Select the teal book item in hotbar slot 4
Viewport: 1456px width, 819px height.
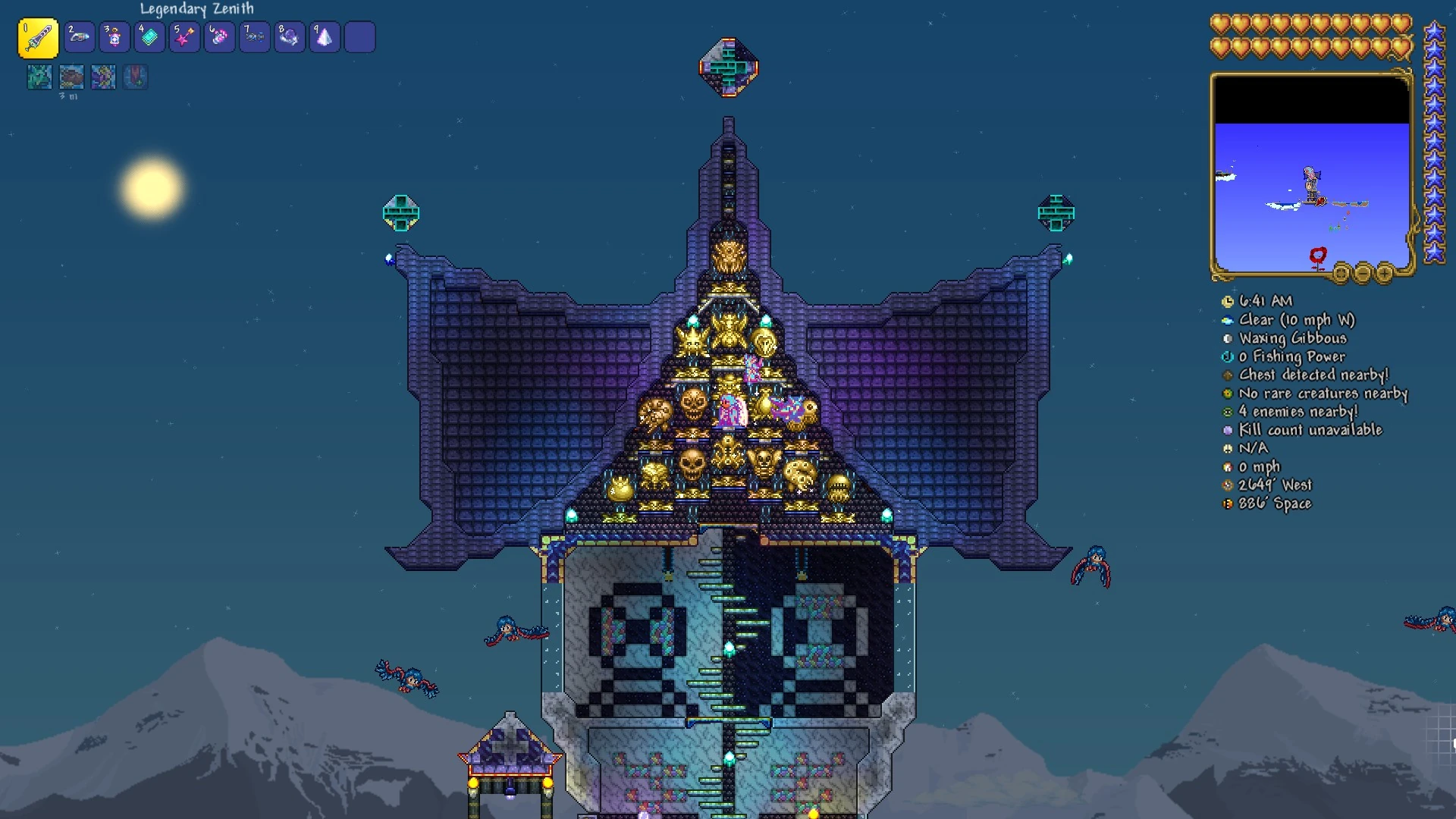point(149,36)
